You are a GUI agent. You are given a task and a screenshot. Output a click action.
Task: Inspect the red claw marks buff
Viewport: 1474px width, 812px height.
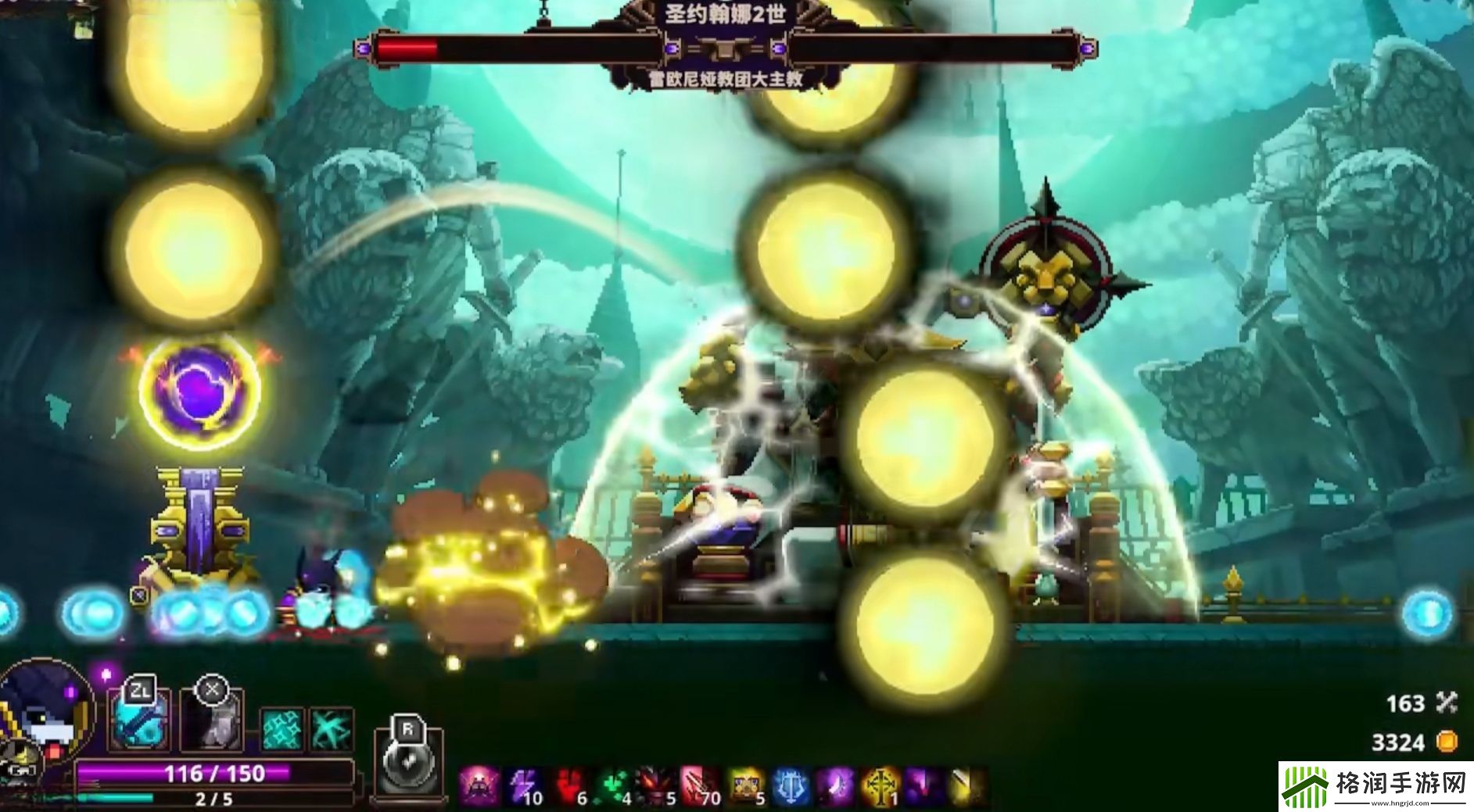point(698,785)
